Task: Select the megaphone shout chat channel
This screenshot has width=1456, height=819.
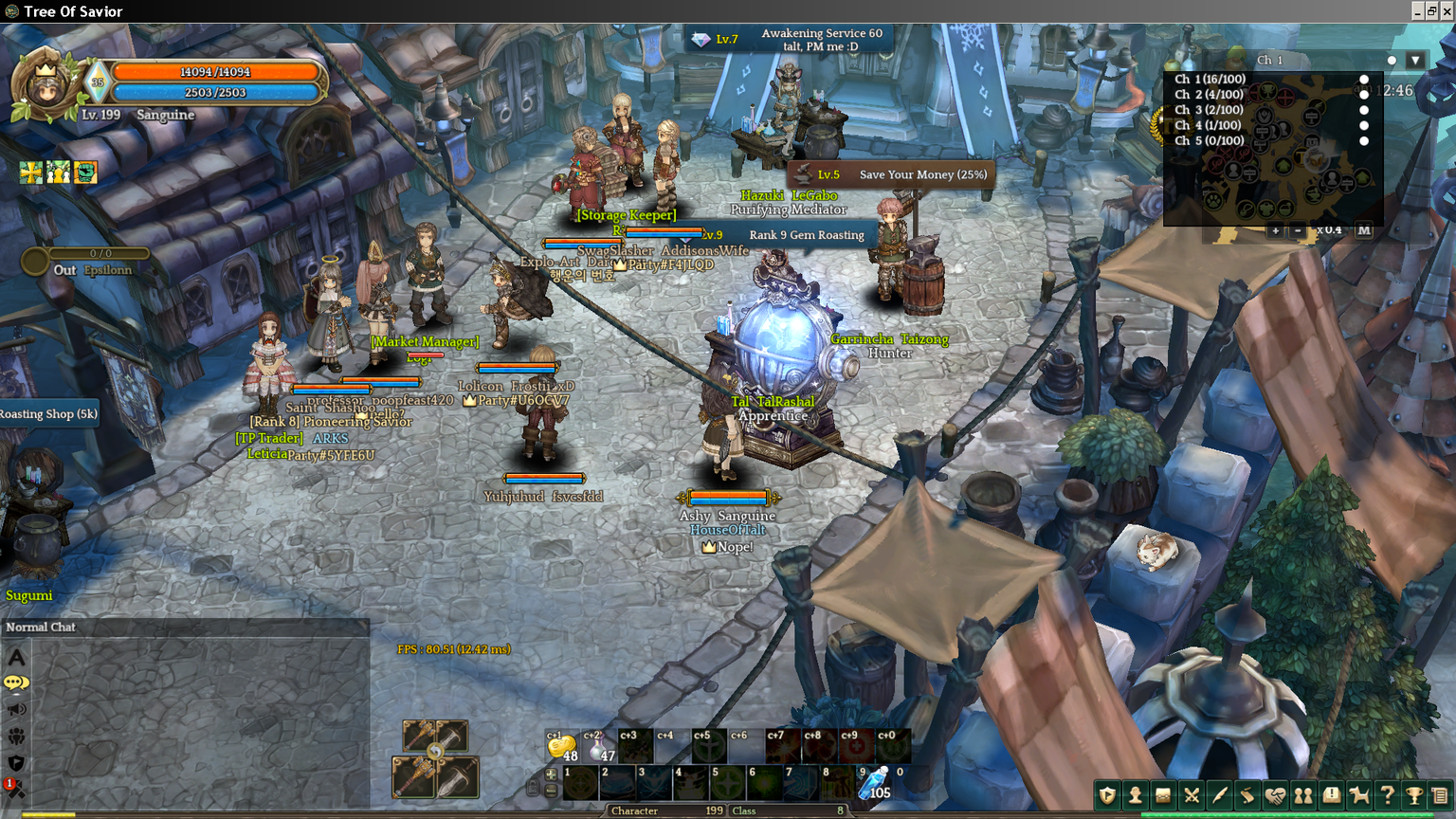Action: [16, 709]
